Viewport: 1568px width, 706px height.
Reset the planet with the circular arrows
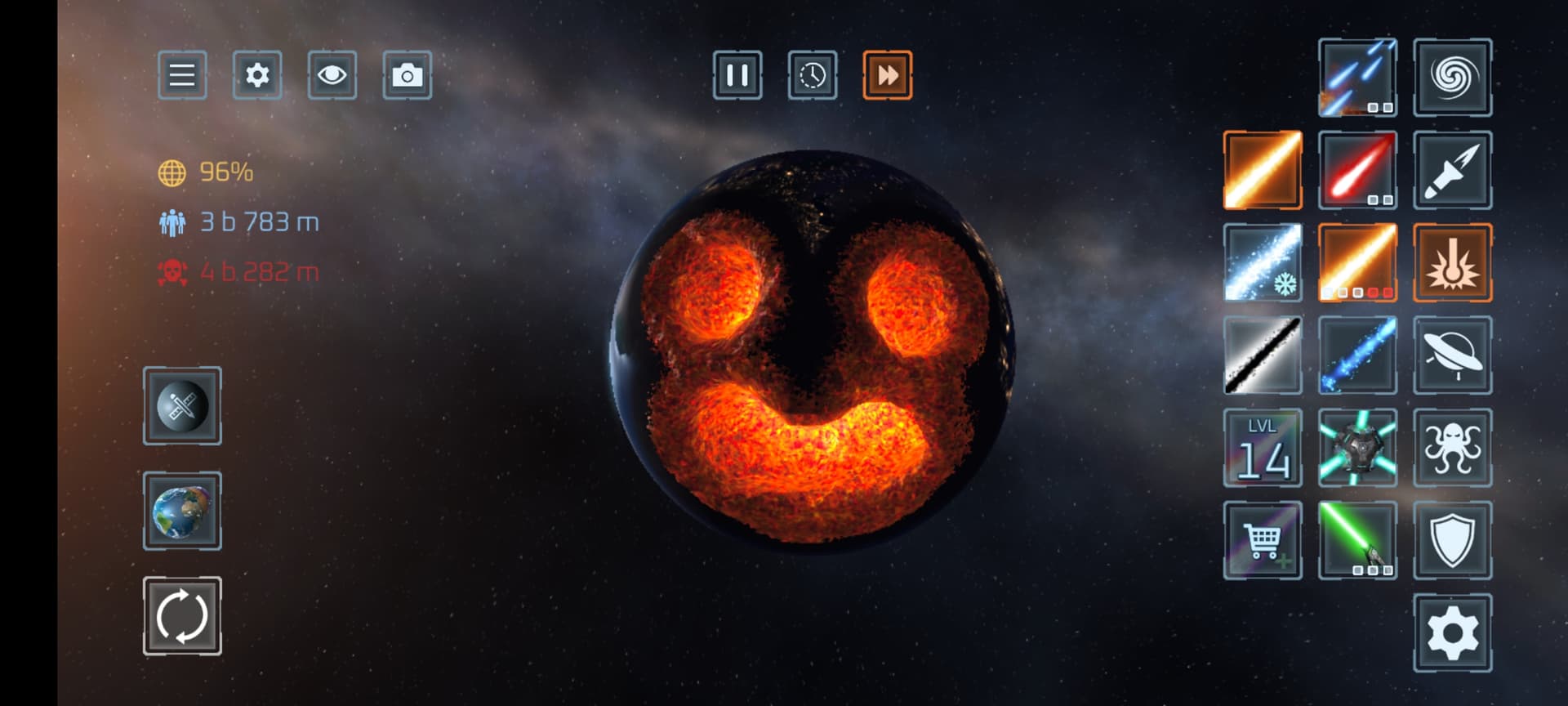[x=182, y=616]
